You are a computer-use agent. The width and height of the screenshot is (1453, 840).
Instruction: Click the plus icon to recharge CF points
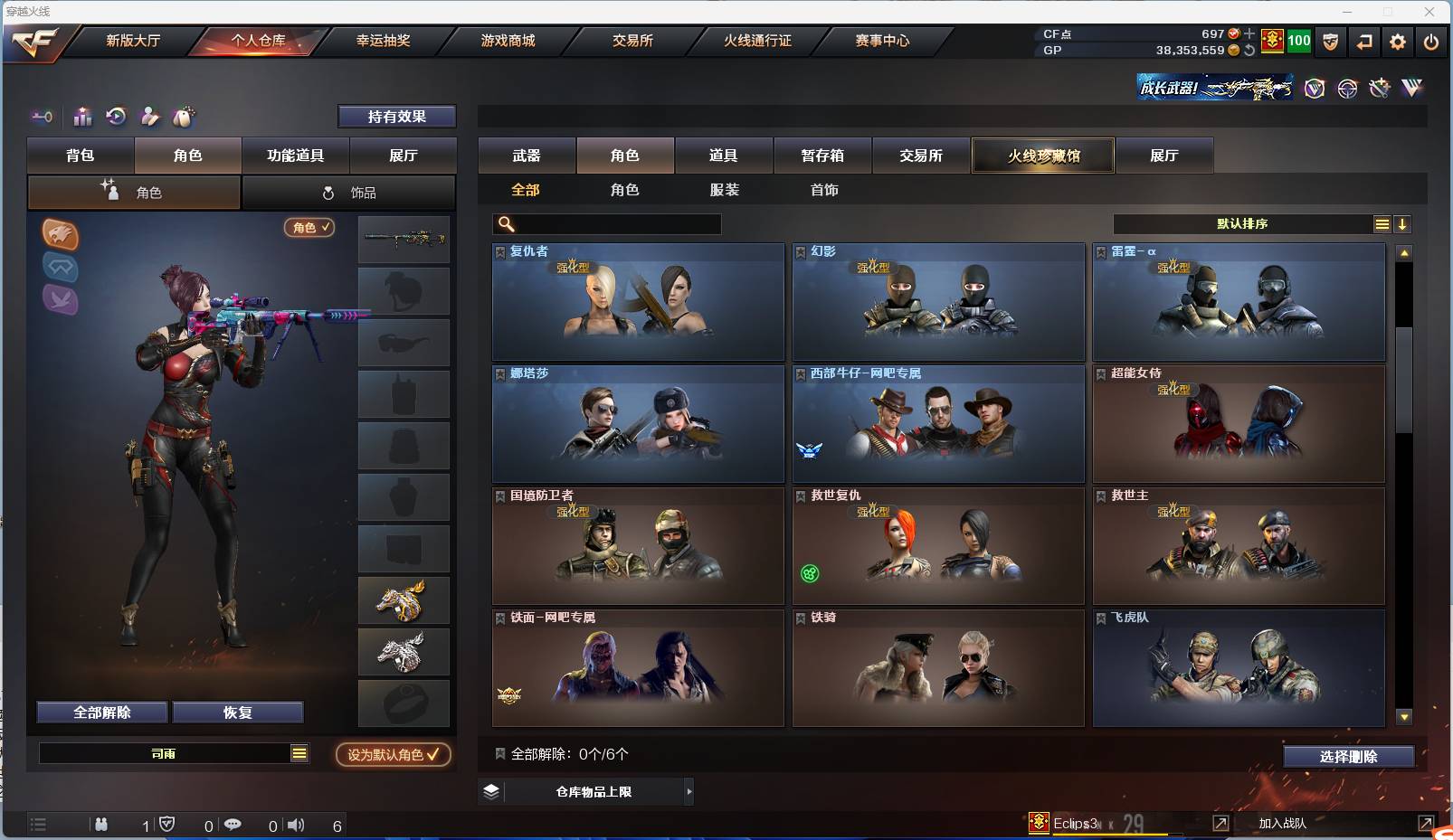(1249, 35)
